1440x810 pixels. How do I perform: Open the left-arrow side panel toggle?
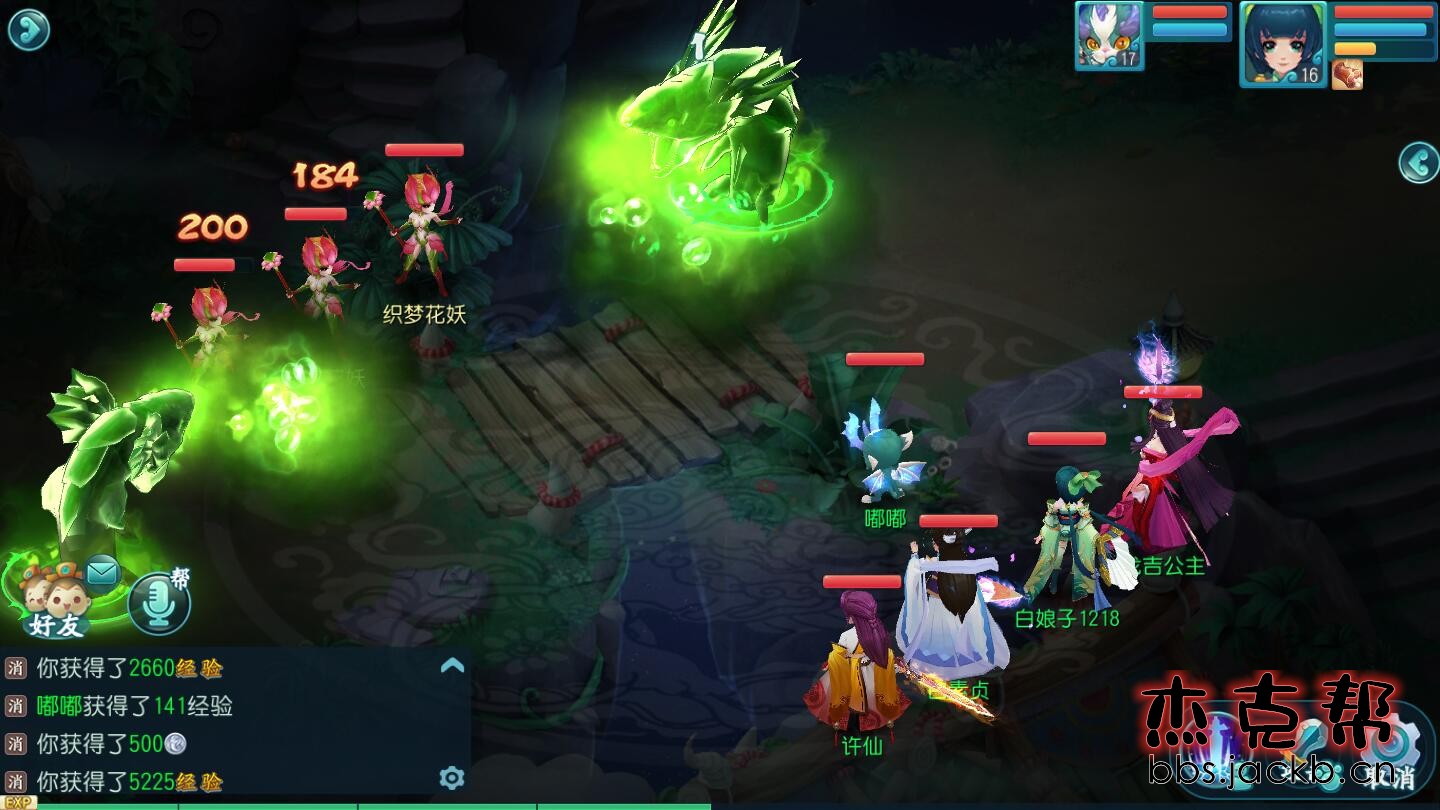coord(1418,162)
